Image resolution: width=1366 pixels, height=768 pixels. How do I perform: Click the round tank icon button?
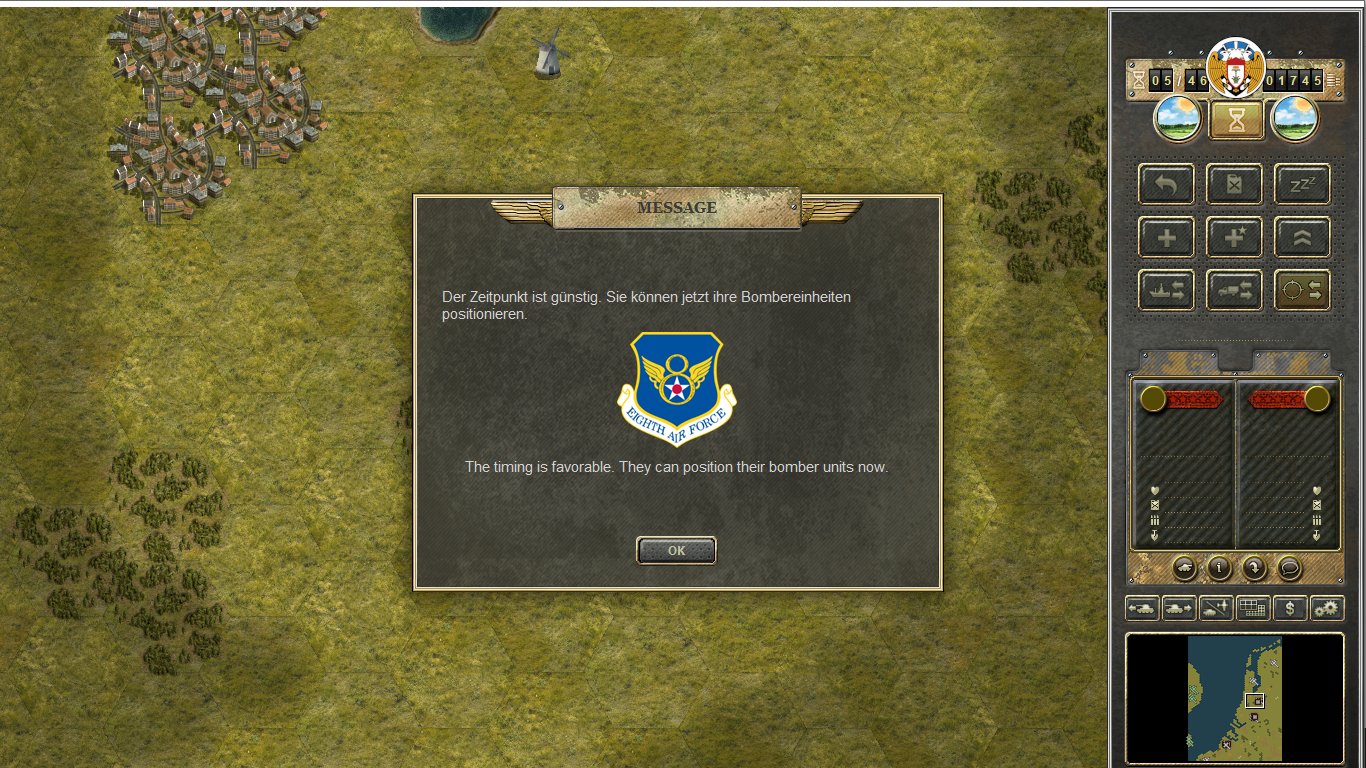click(x=1183, y=568)
